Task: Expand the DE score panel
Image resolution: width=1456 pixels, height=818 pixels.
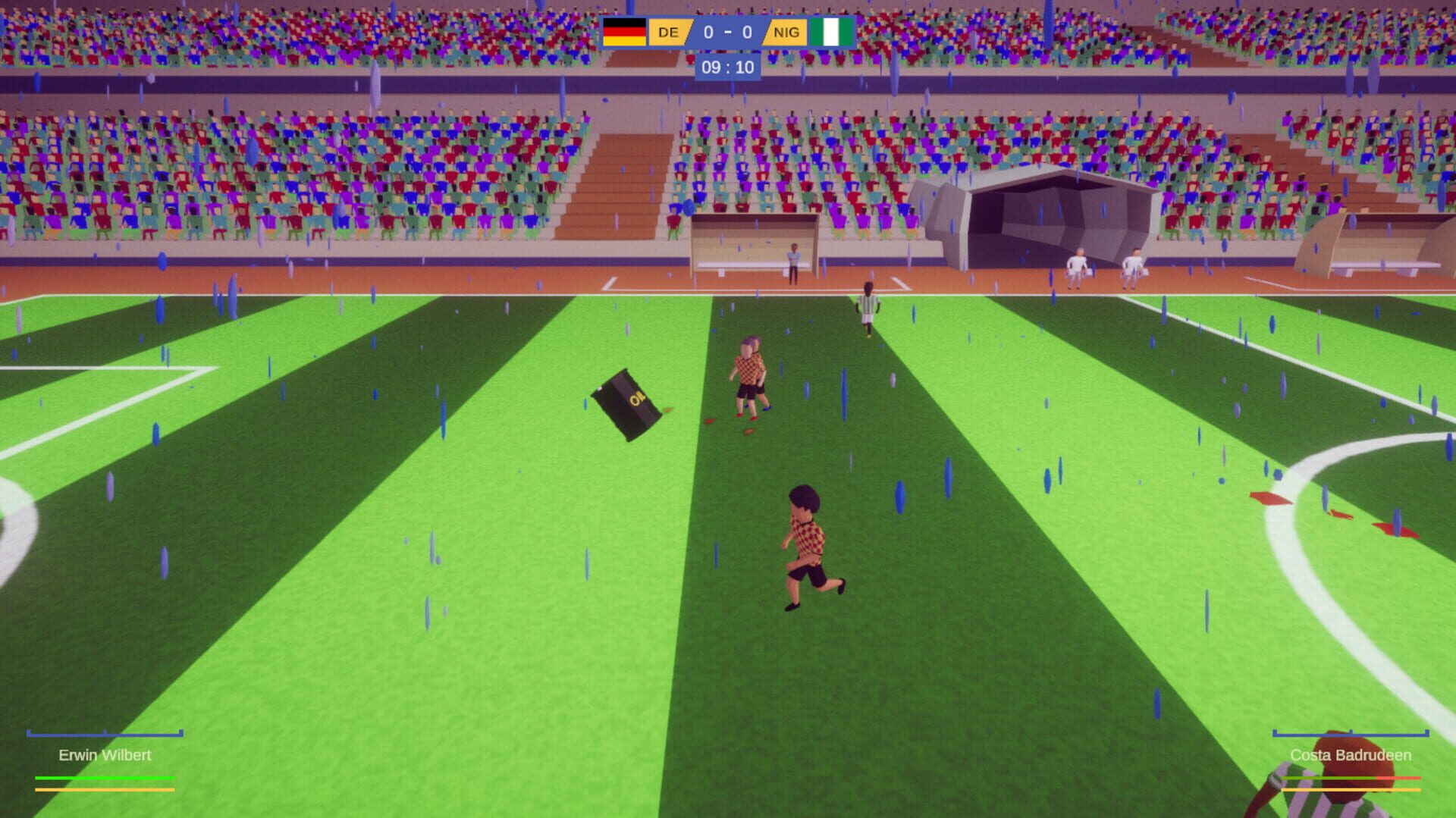Action: [667, 32]
